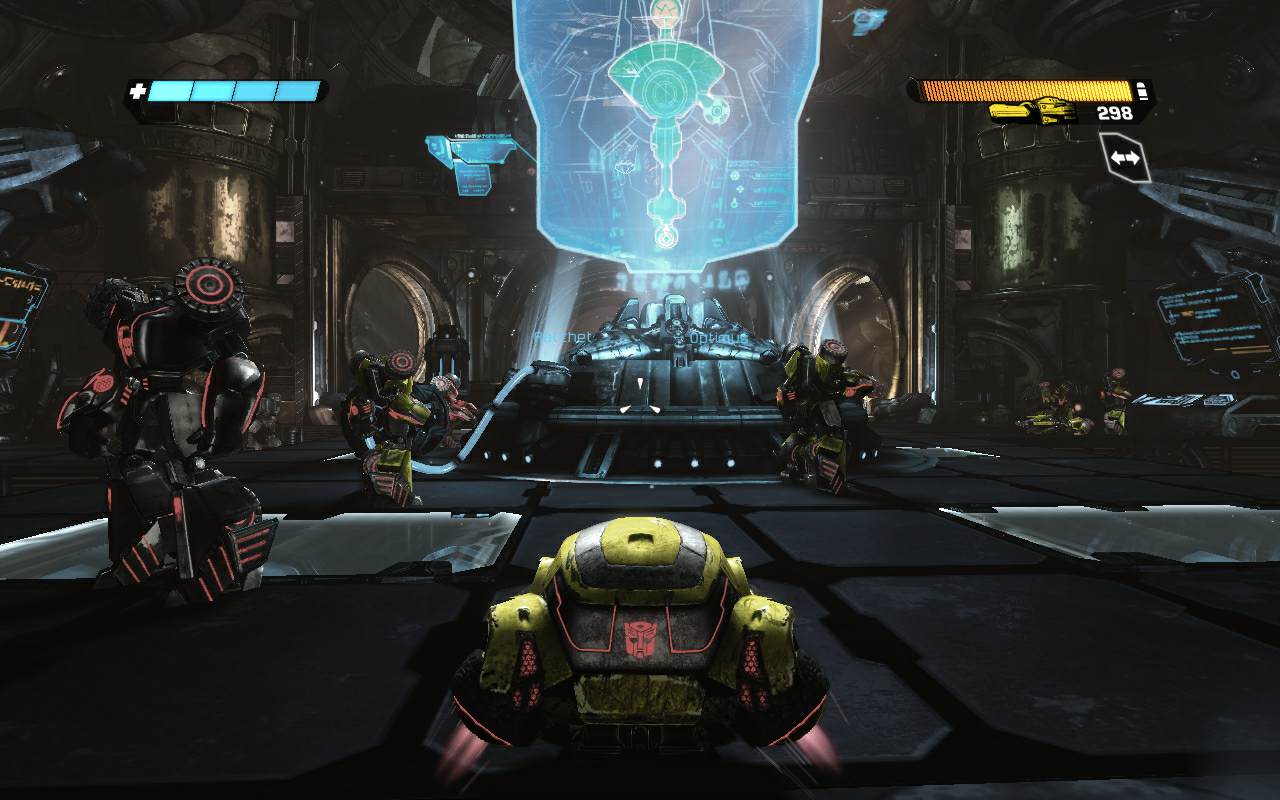The width and height of the screenshot is (1280, 800).
Task: Click the double-arrow weapon swap icon
Action: [1125, 158]
